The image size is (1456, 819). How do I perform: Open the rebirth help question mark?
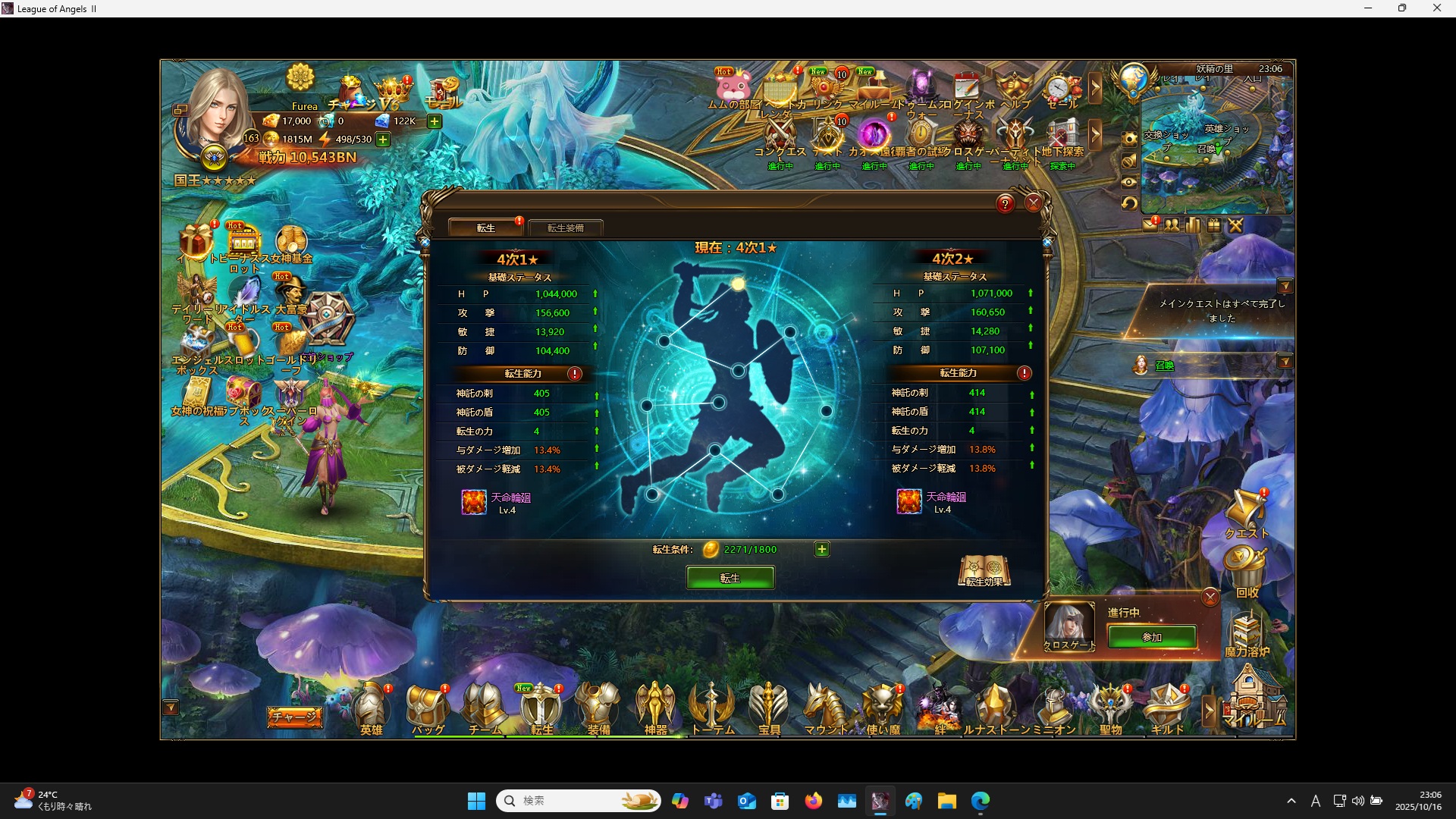[x=1005, y=203]
